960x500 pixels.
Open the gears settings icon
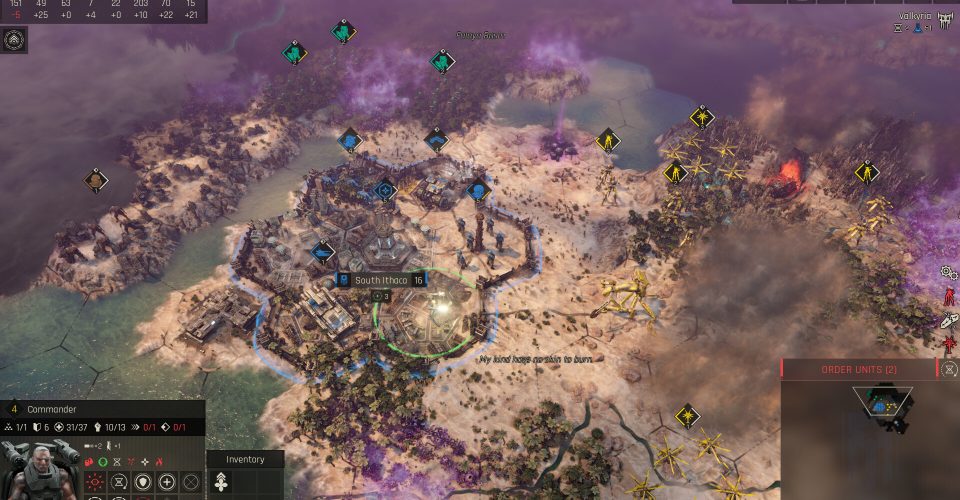tap(949, 272)
